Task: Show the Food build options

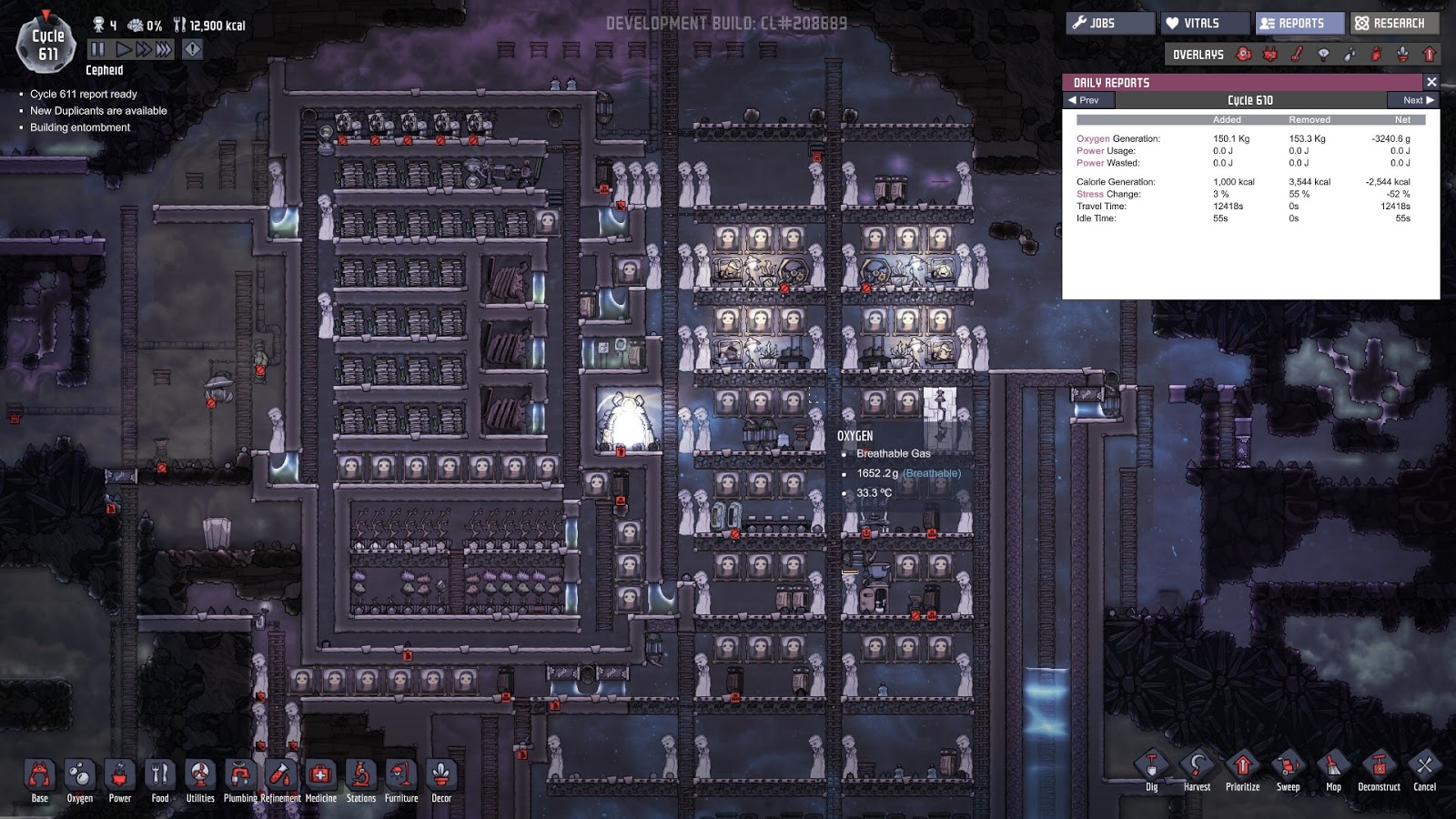Action: pyautogui.click(x=160, y=776)
